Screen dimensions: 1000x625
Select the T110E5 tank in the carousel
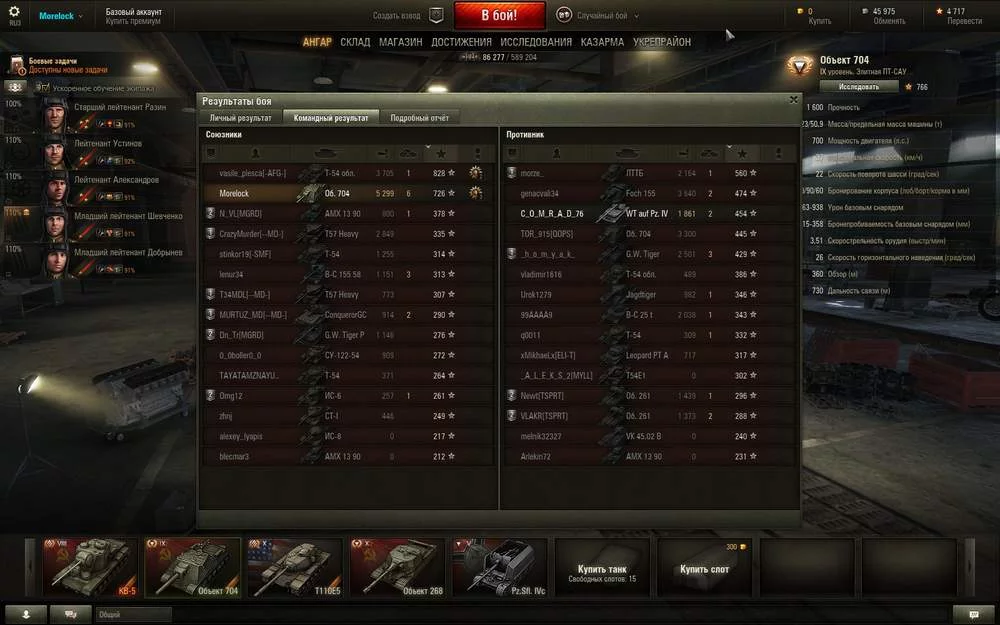[x=294, y=567]
